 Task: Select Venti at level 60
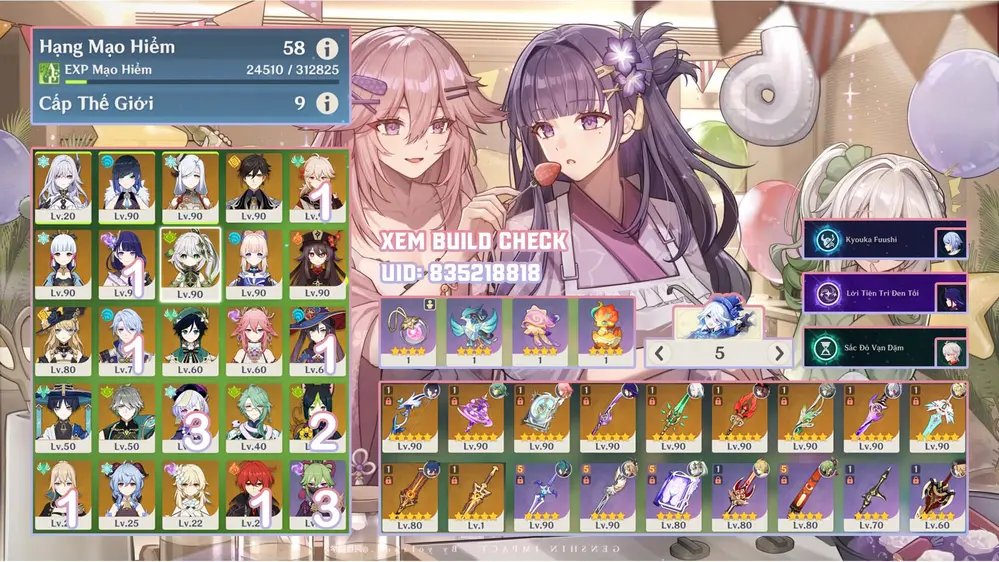(190, 340)
